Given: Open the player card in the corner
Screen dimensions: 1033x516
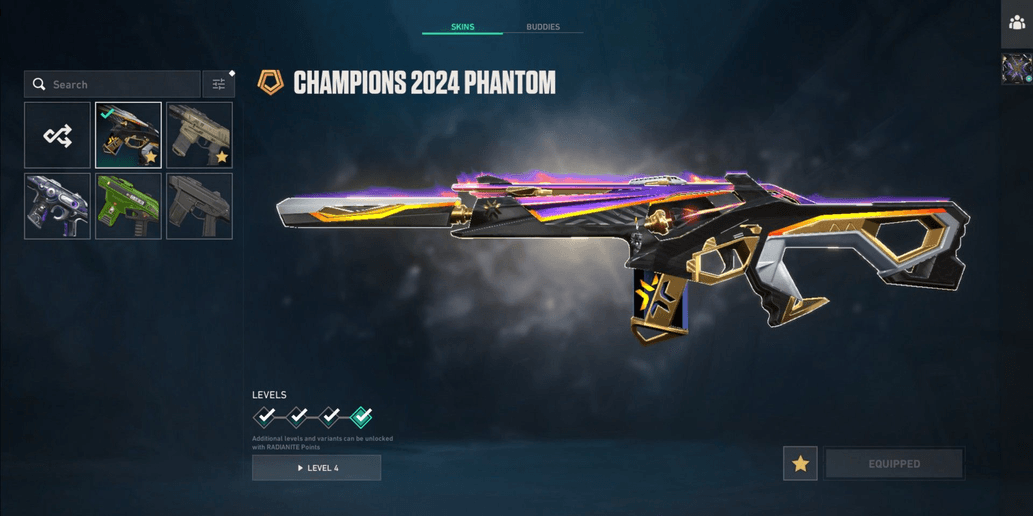Looking at the screenshot, I should coord(1017,69).
